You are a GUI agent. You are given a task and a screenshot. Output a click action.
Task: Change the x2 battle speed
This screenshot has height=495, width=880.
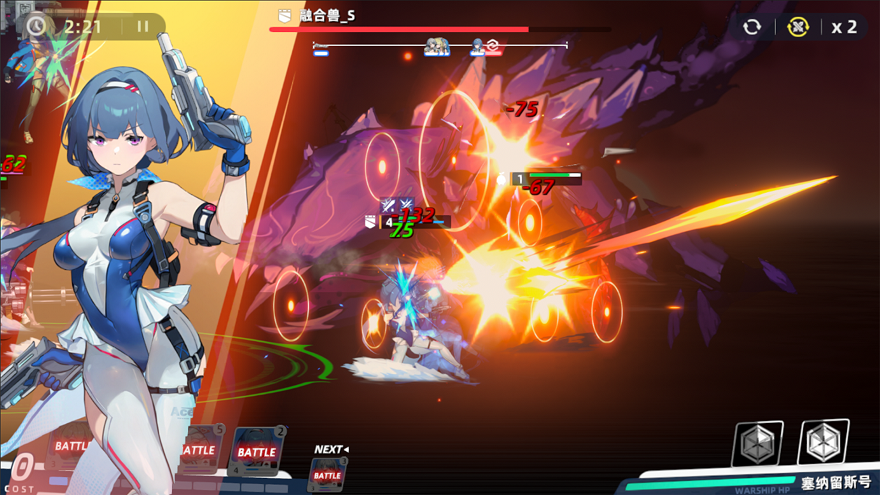(844, 27)
